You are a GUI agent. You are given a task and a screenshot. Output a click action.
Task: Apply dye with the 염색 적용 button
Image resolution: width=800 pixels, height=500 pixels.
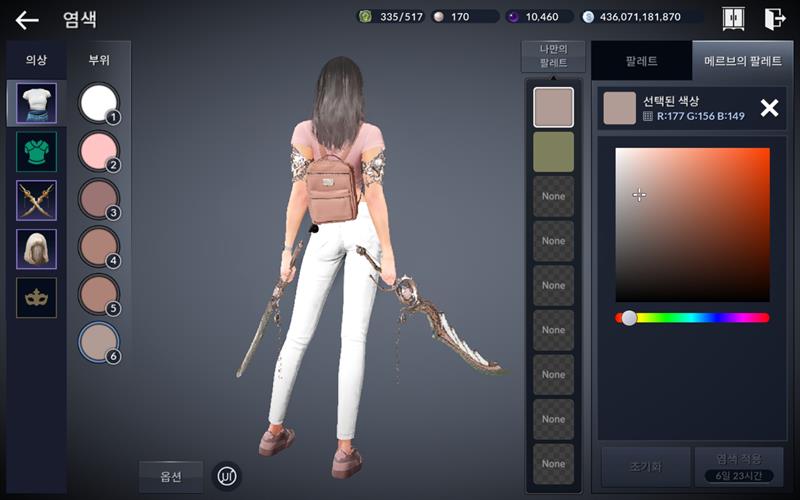[x=738, y=466]
